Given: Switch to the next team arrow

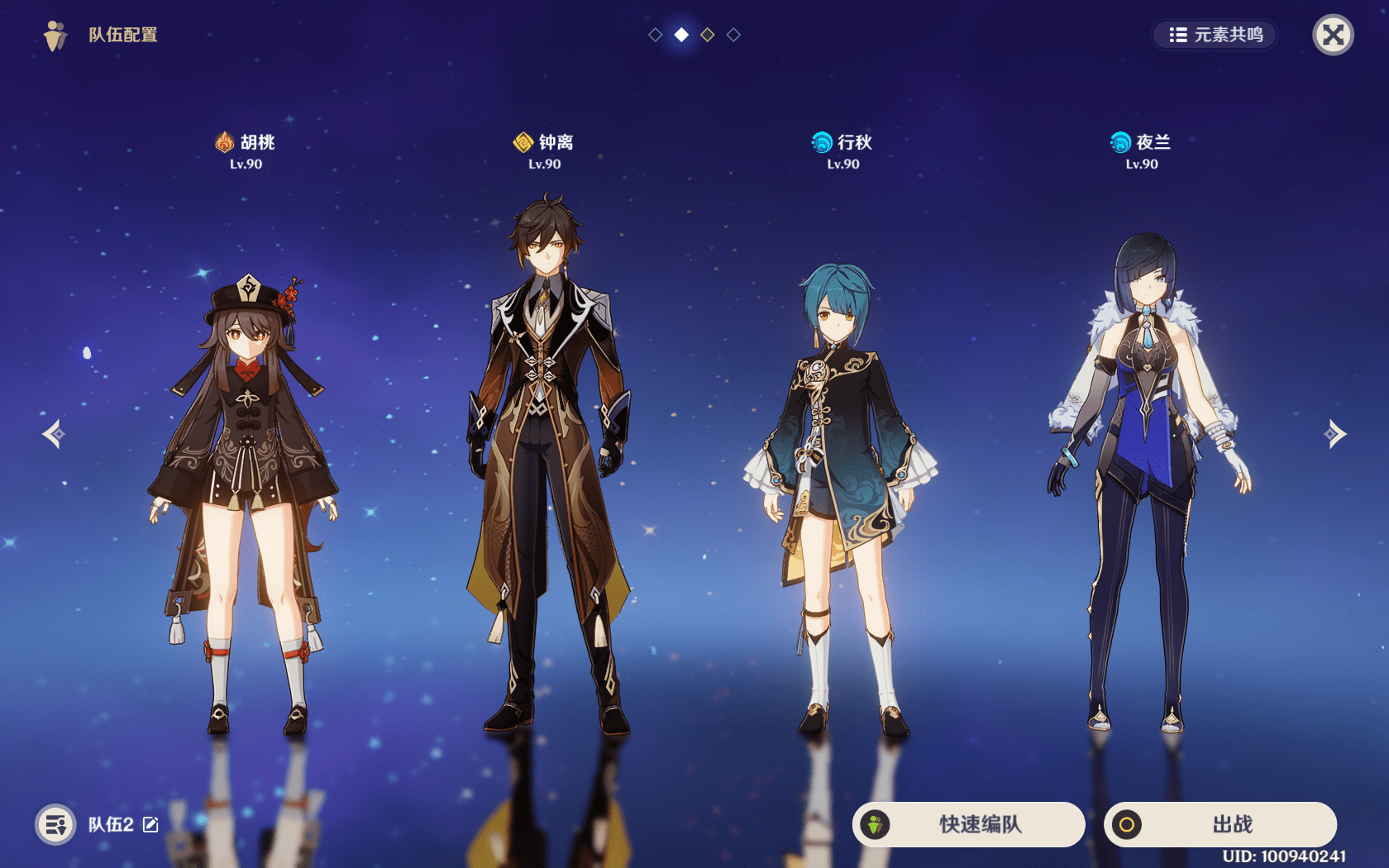Looking at the screenshot, I should 1334,434.
